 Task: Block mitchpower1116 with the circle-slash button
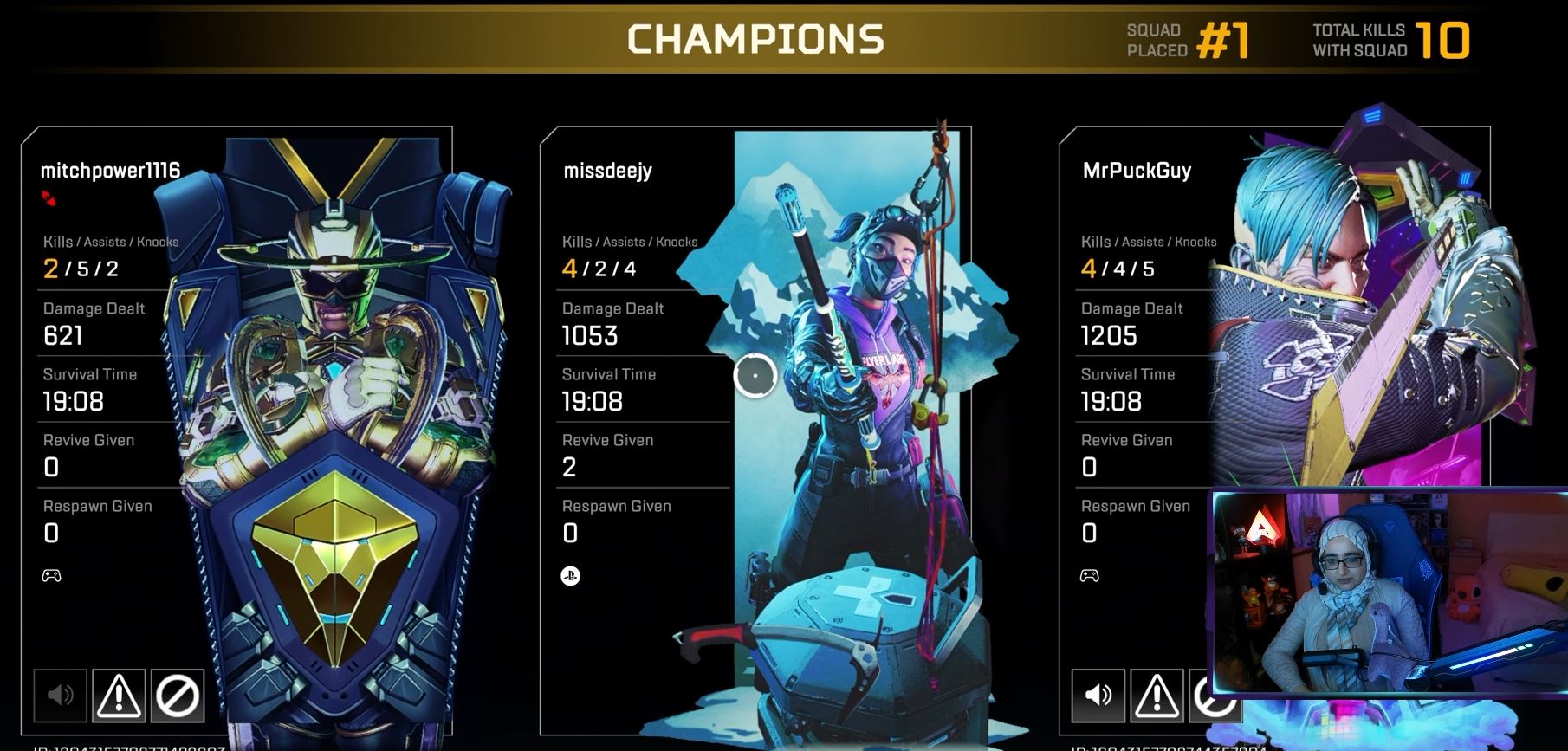[178, 695]
